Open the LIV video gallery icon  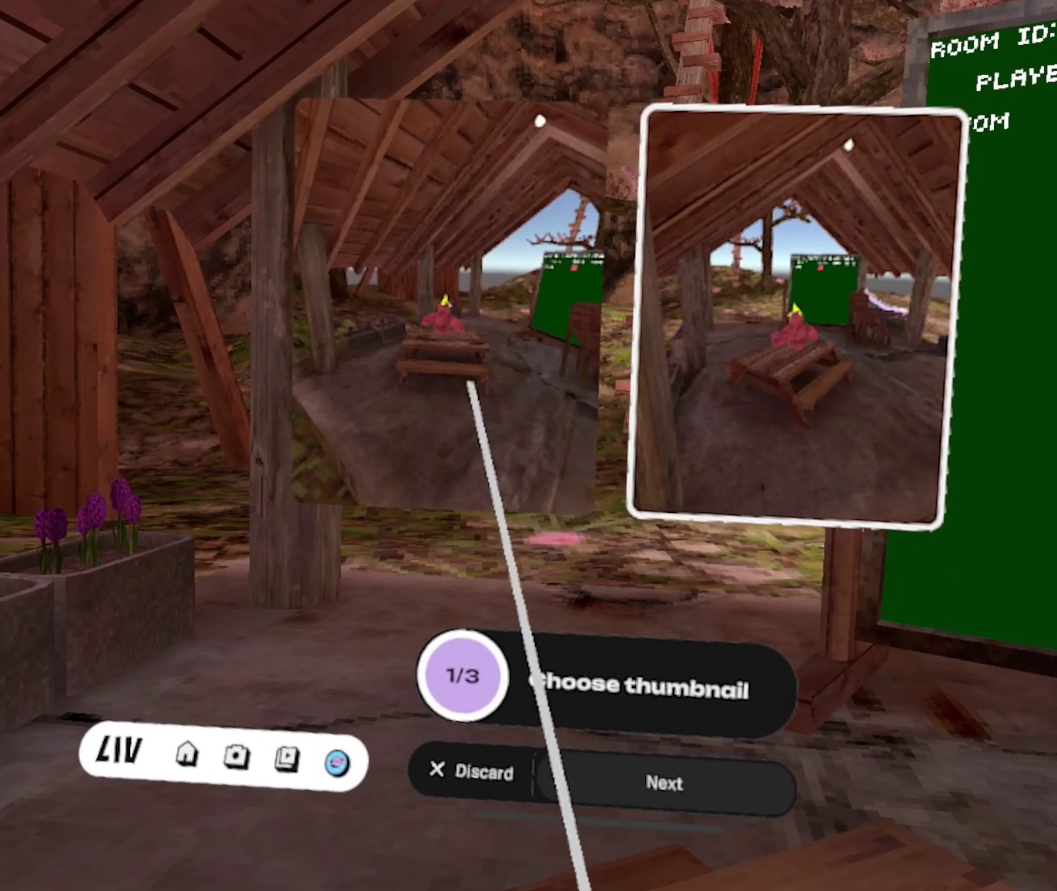pyautogui.click(x=287, y=759)
